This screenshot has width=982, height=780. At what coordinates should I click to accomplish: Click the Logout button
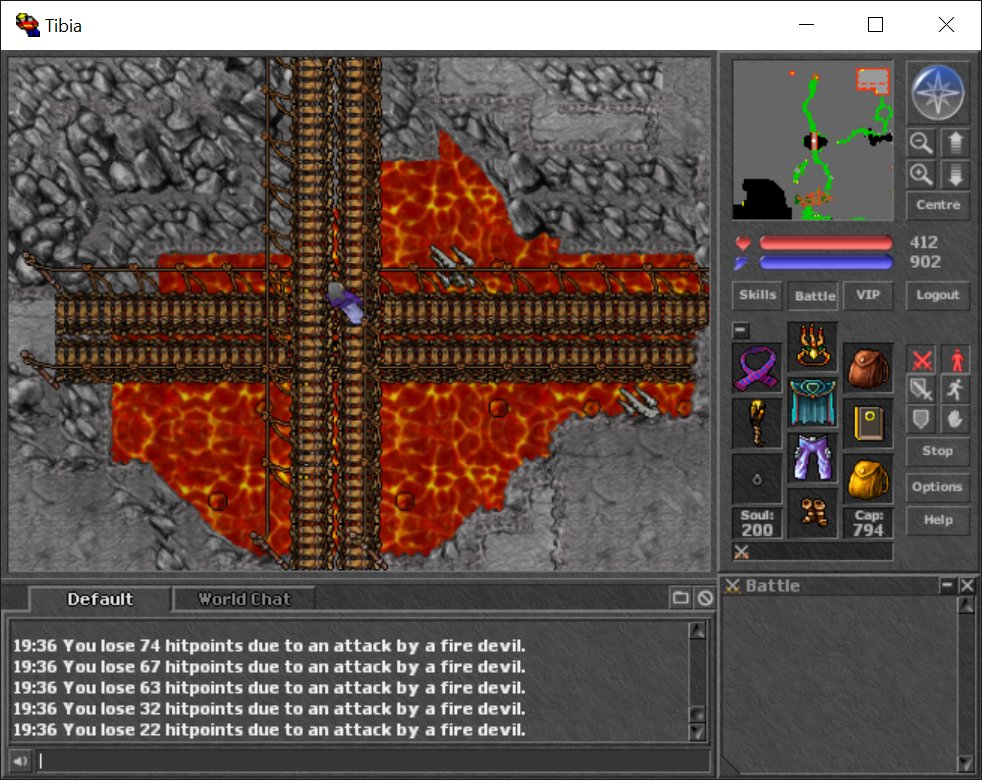click(x=937, y=295)
